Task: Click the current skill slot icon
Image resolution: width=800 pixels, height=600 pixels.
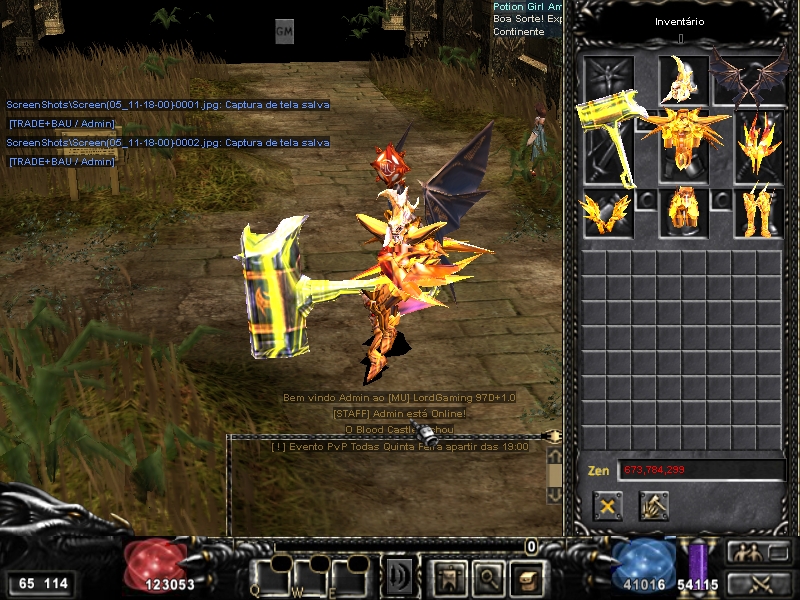Action: pyautogui.click(x=399, y=576)
